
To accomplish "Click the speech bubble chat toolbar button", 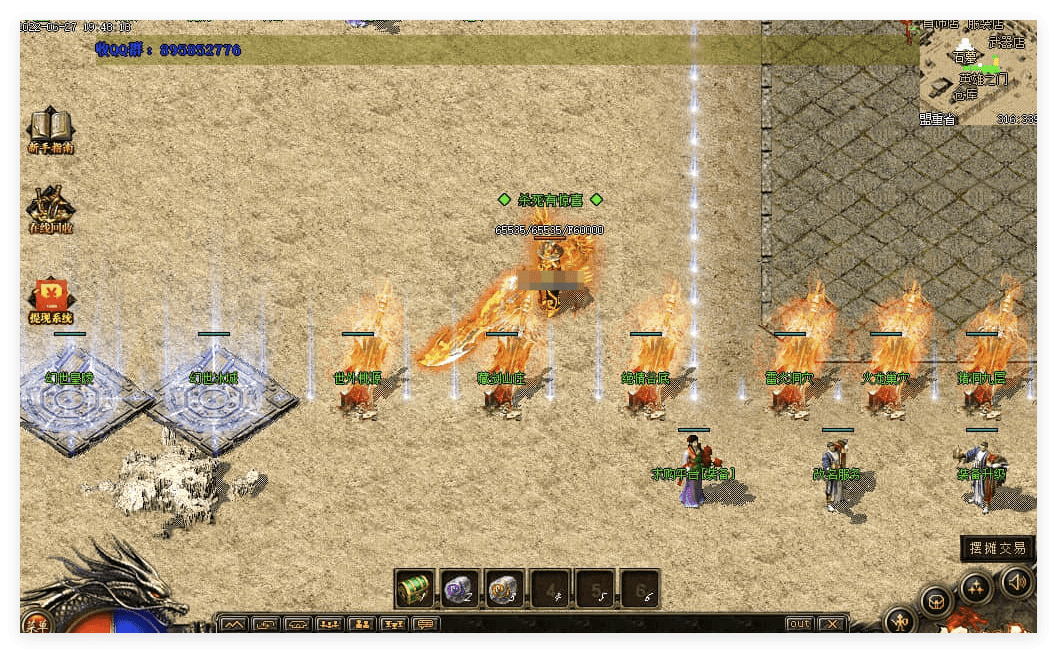I will [x=426, y=624].
